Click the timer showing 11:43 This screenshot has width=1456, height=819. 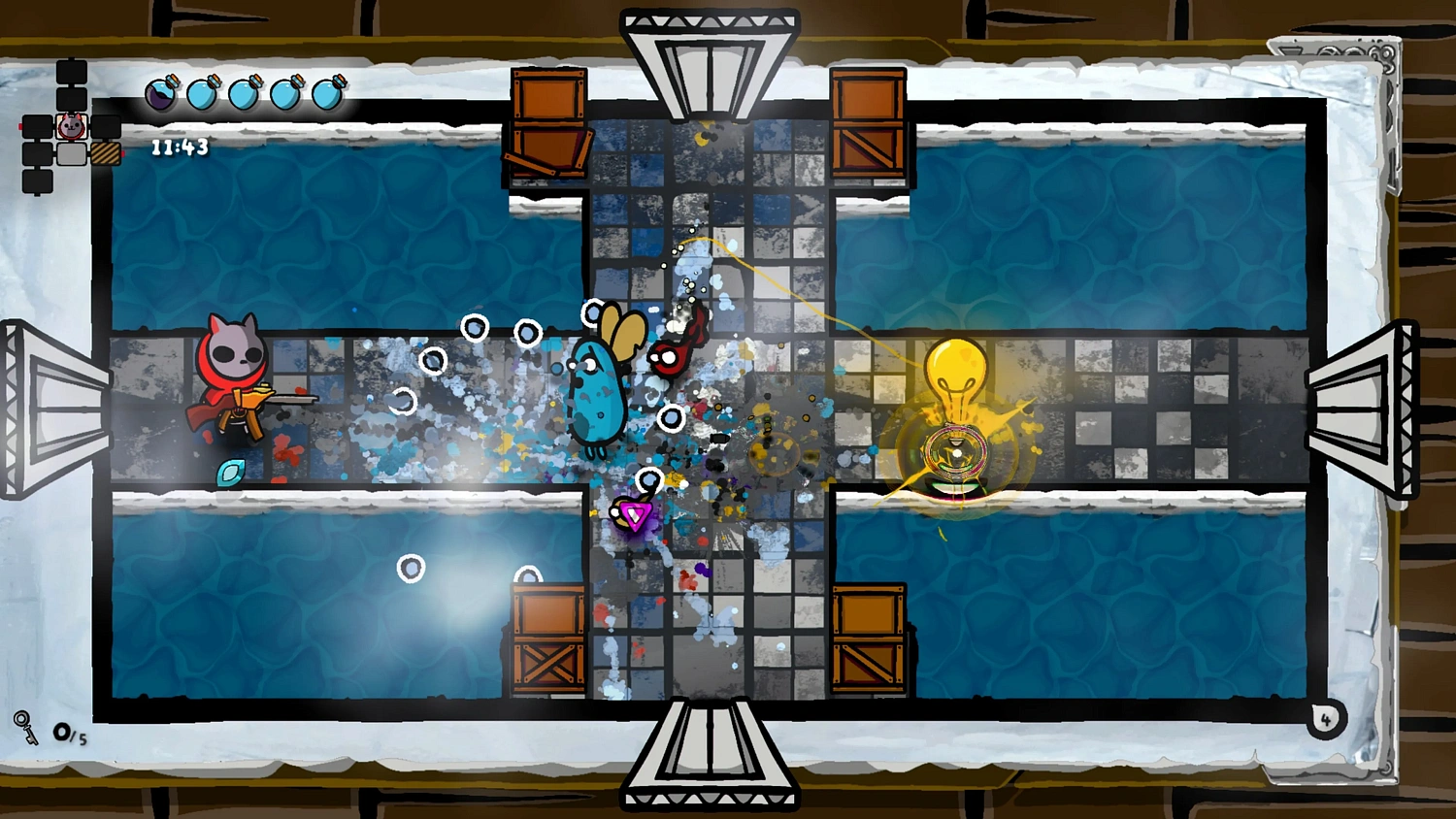179,147
